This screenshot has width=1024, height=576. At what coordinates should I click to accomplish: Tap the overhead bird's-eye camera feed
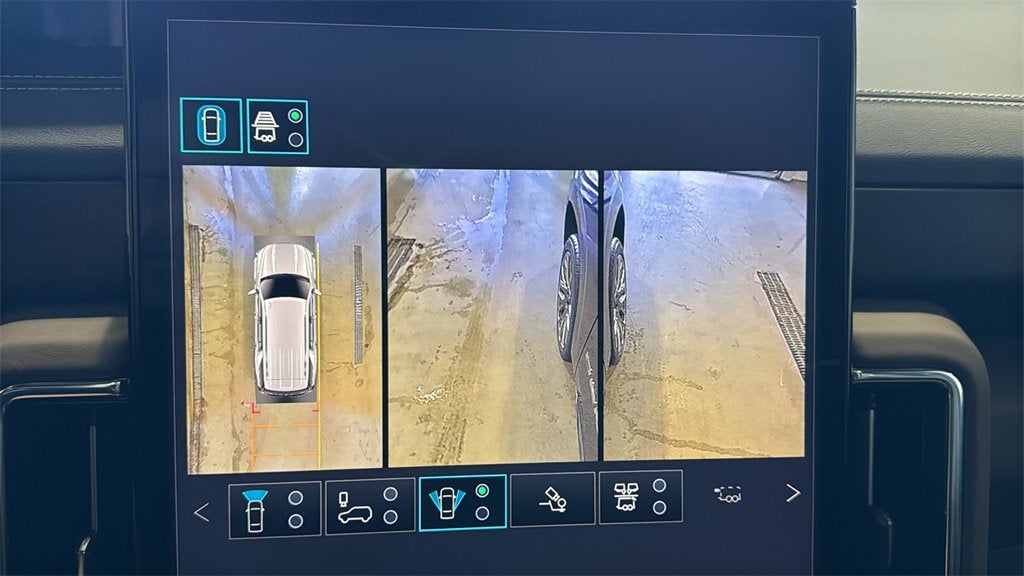[x=283, y=319]
